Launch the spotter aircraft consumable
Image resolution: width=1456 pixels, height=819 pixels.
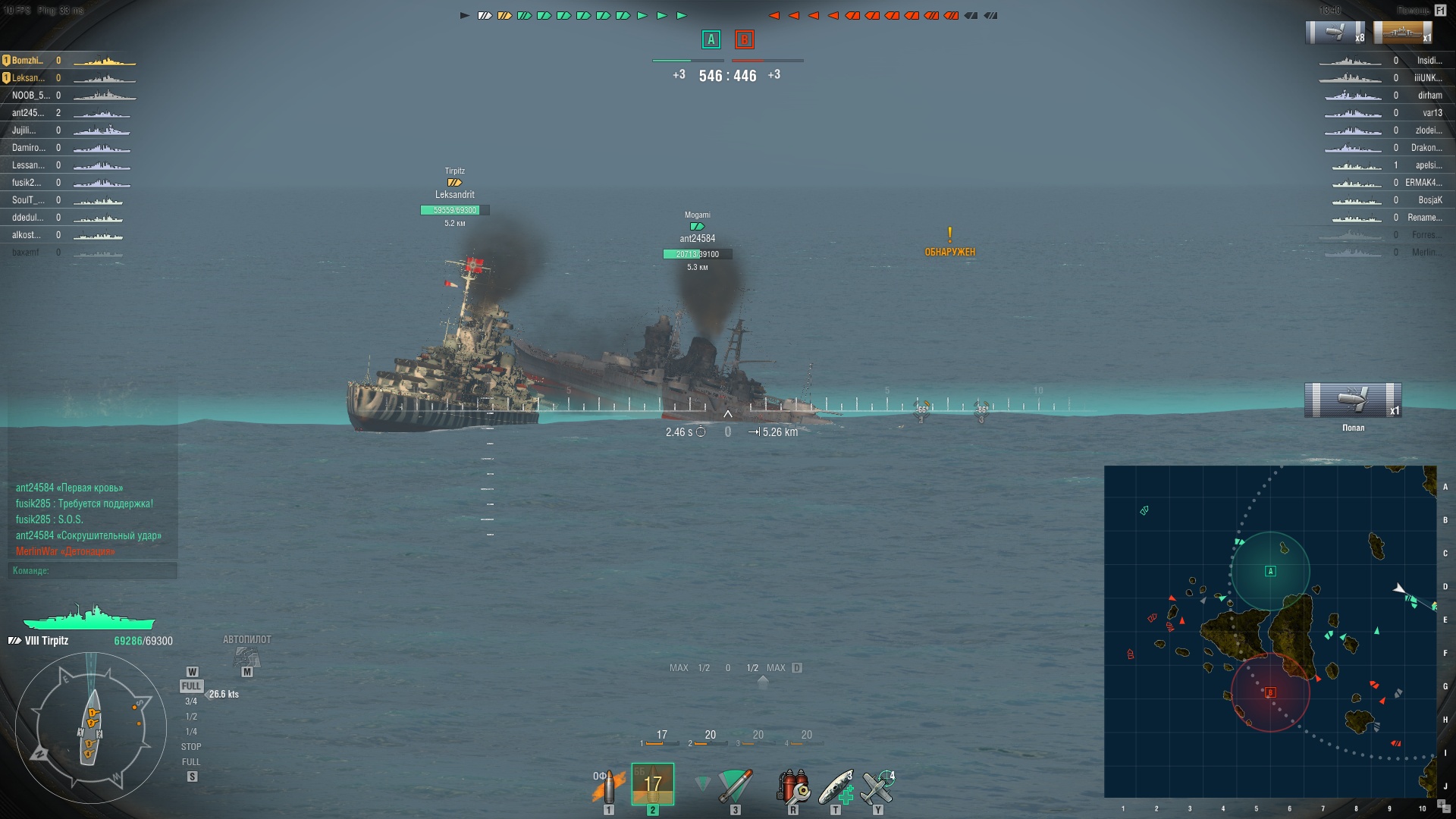878,786
